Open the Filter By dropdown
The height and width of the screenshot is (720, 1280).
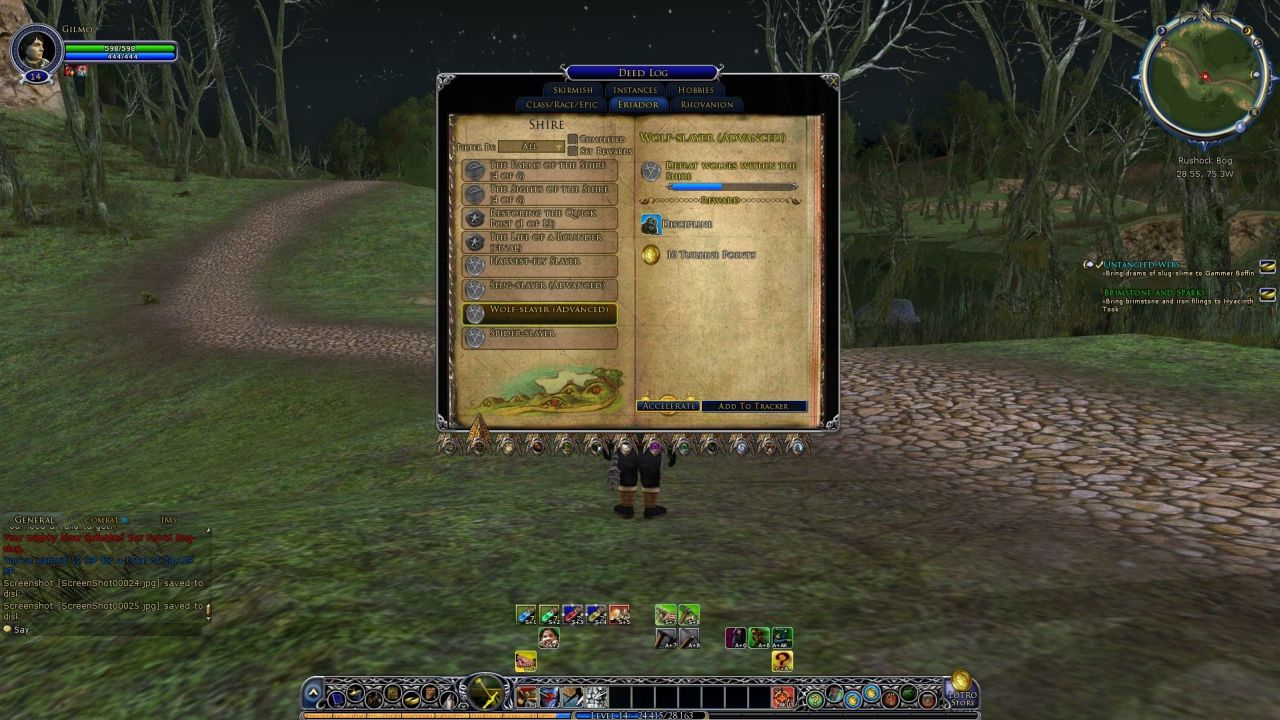pos(531,147)
